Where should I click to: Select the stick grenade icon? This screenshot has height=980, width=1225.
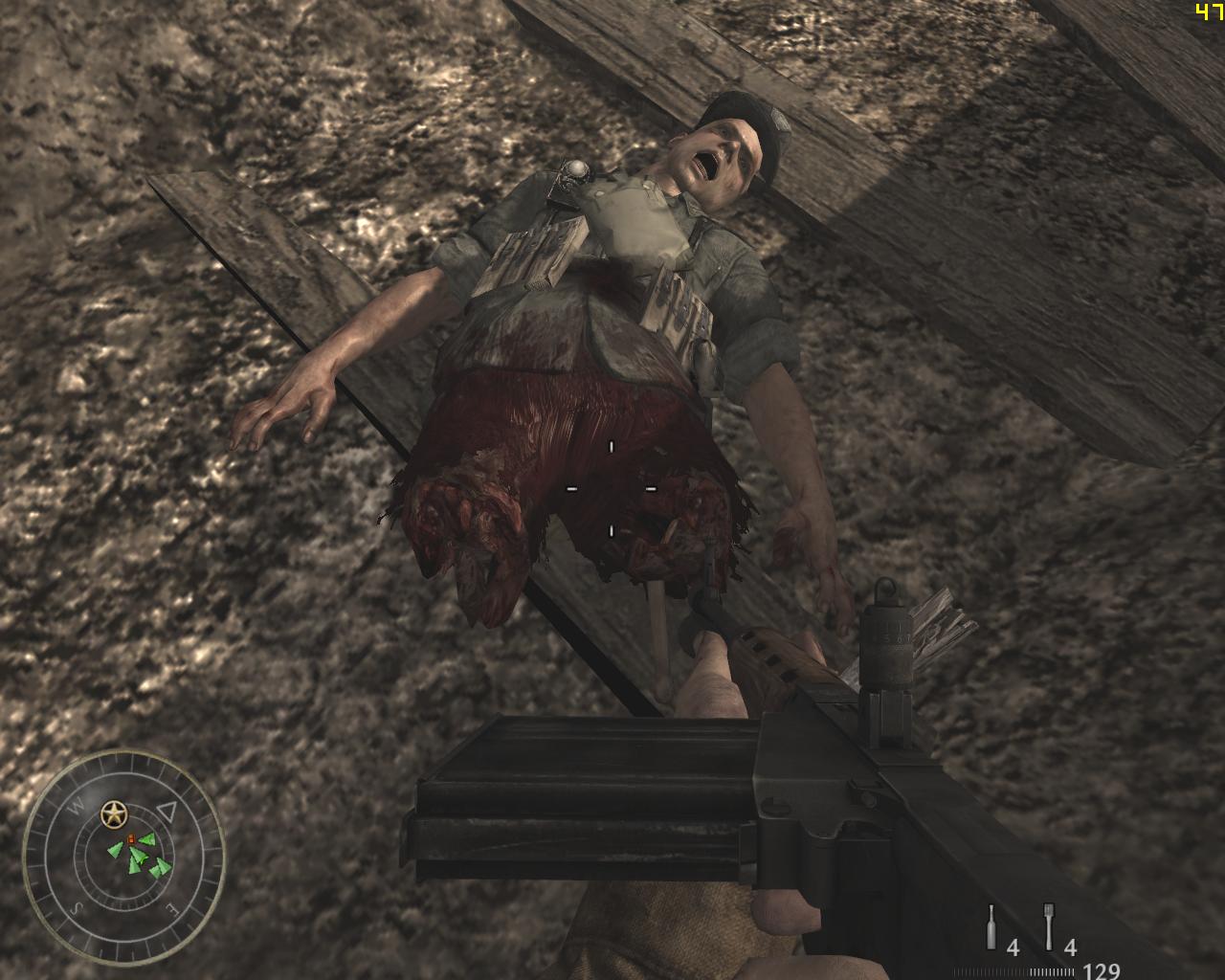[1049, 927]
